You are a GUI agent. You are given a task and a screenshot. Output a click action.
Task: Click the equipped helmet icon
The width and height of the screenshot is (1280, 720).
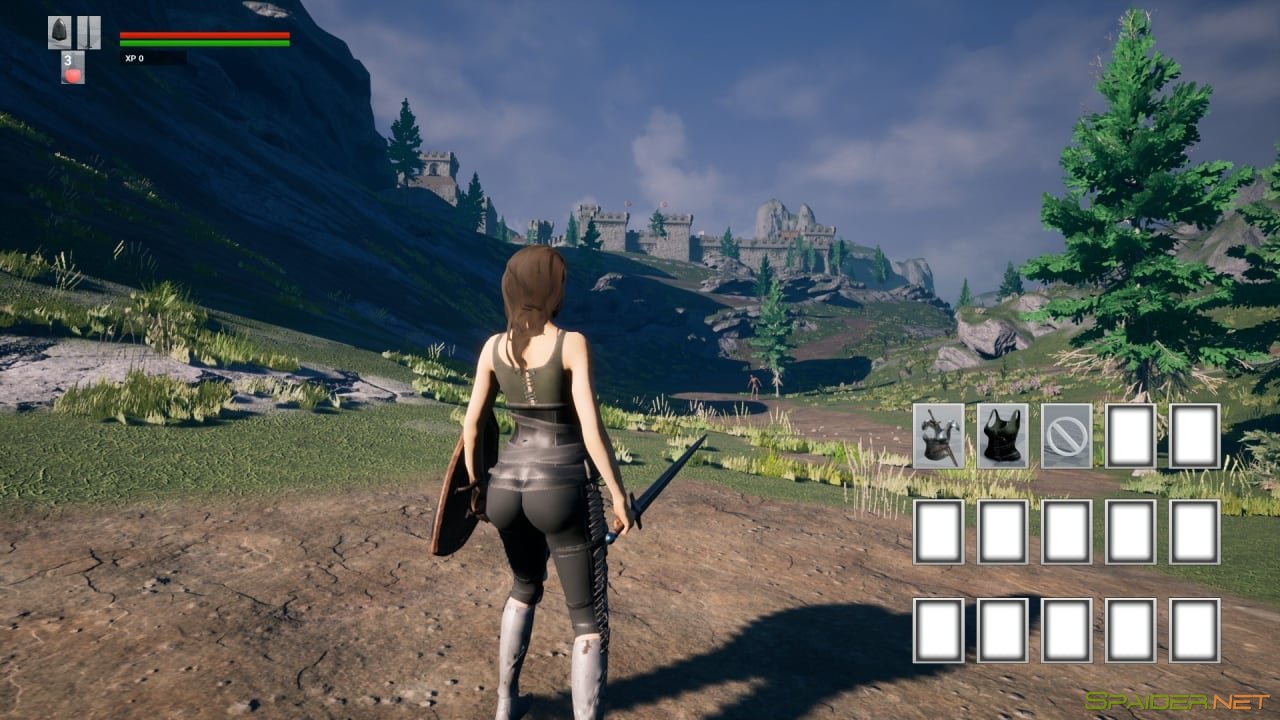[x=57, y=35]
